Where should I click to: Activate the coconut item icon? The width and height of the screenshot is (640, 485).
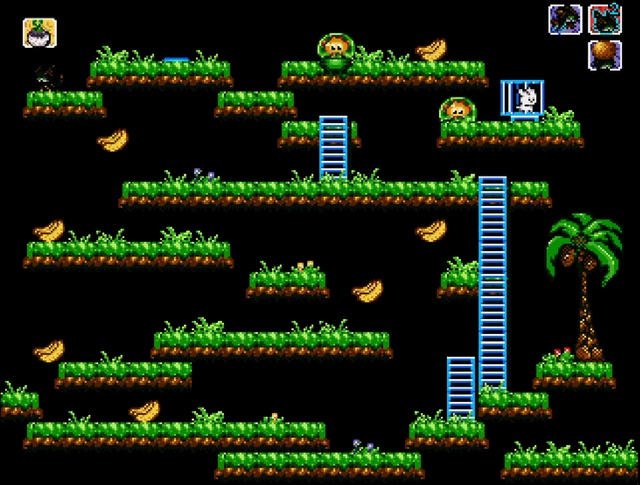tap(603, 55)
